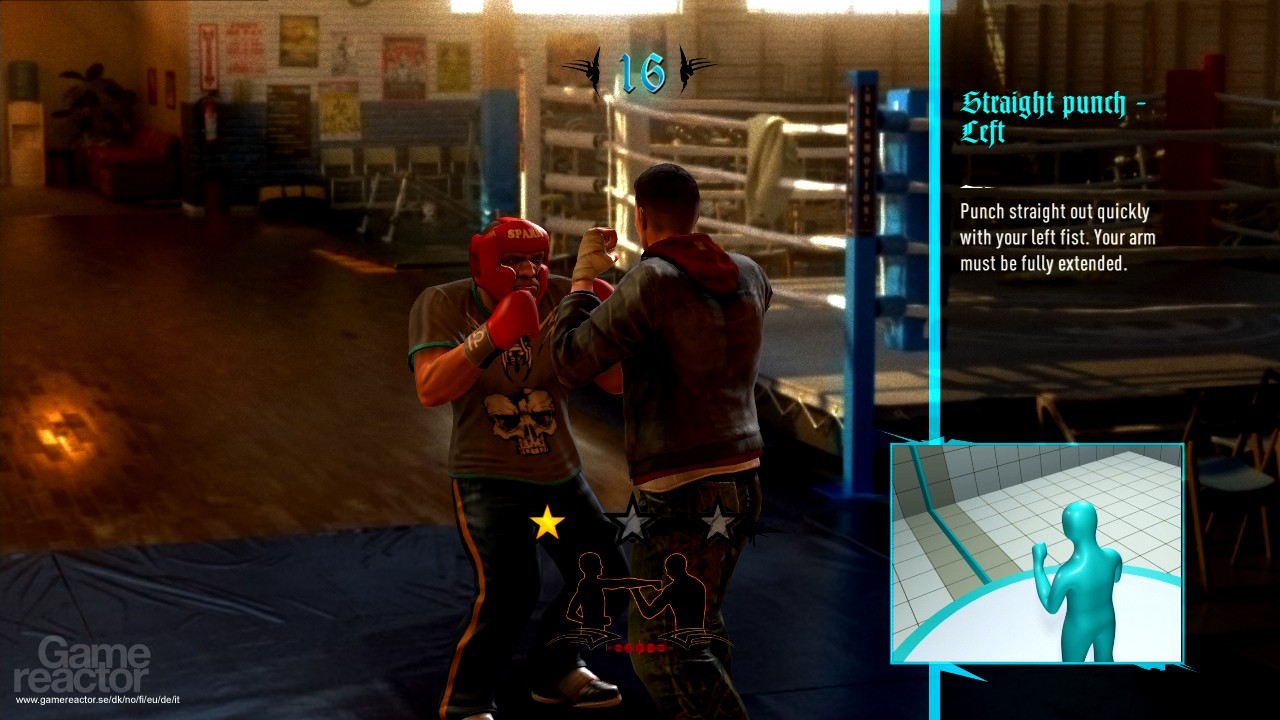This screenshot has width=1280, height=720.
Task: Toggle the earned gold star
Action: coord(547,523)
